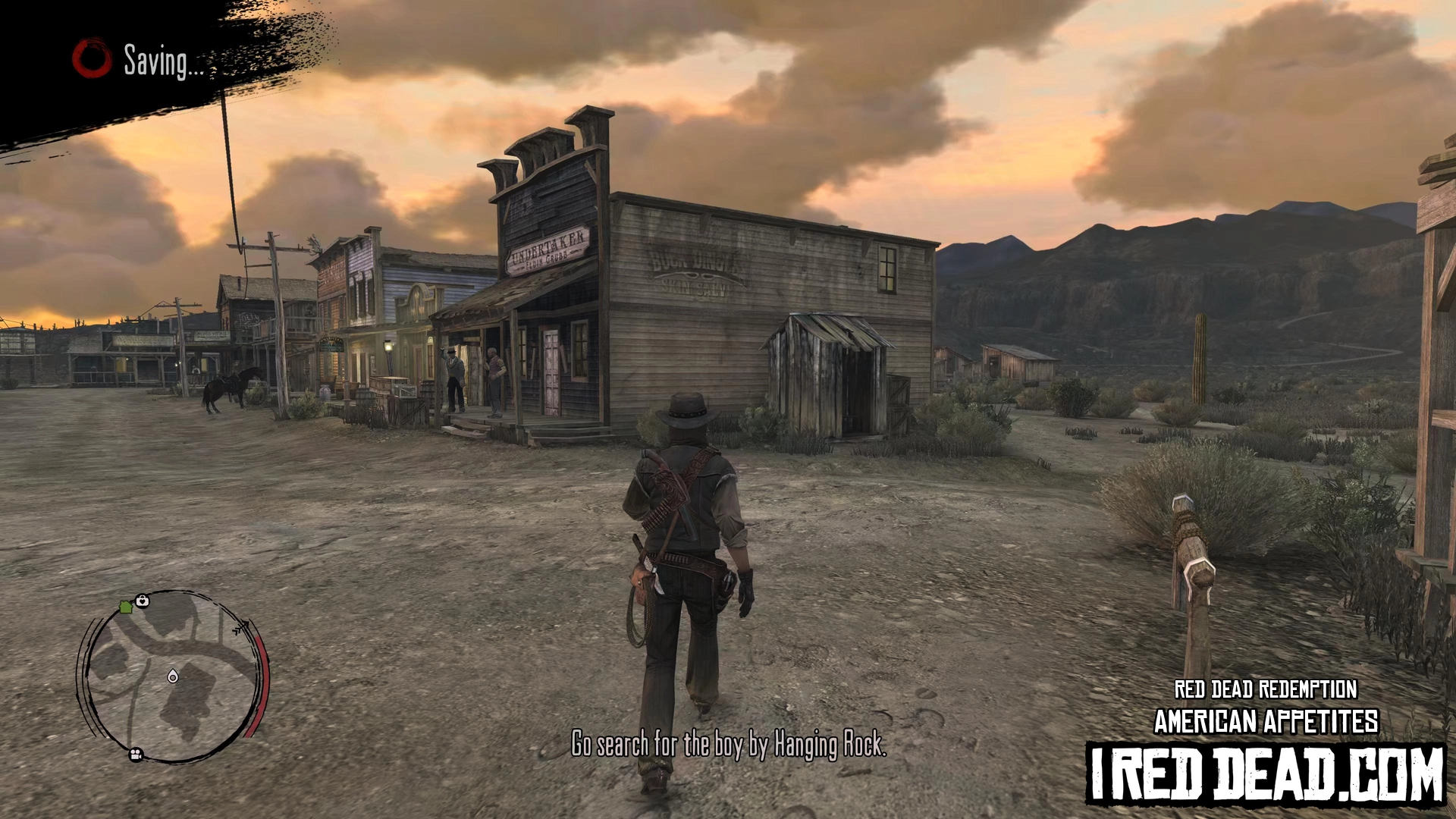This screenshot has width=1456, height=819.
Task: Select the movie camera marker on minimap
Action: click(x=136, y=755)
